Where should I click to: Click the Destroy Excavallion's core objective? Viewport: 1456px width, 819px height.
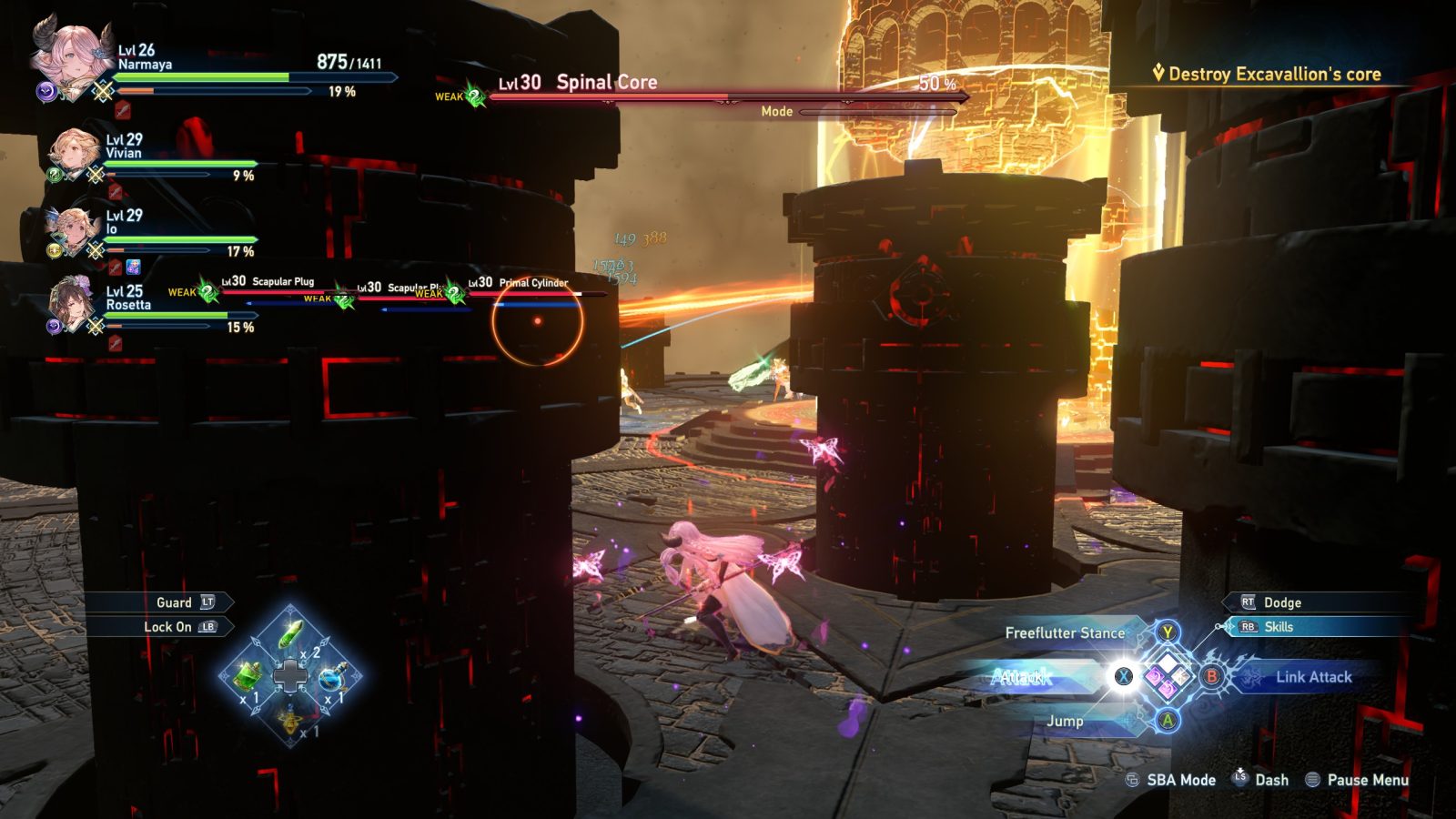point(1274,75)
